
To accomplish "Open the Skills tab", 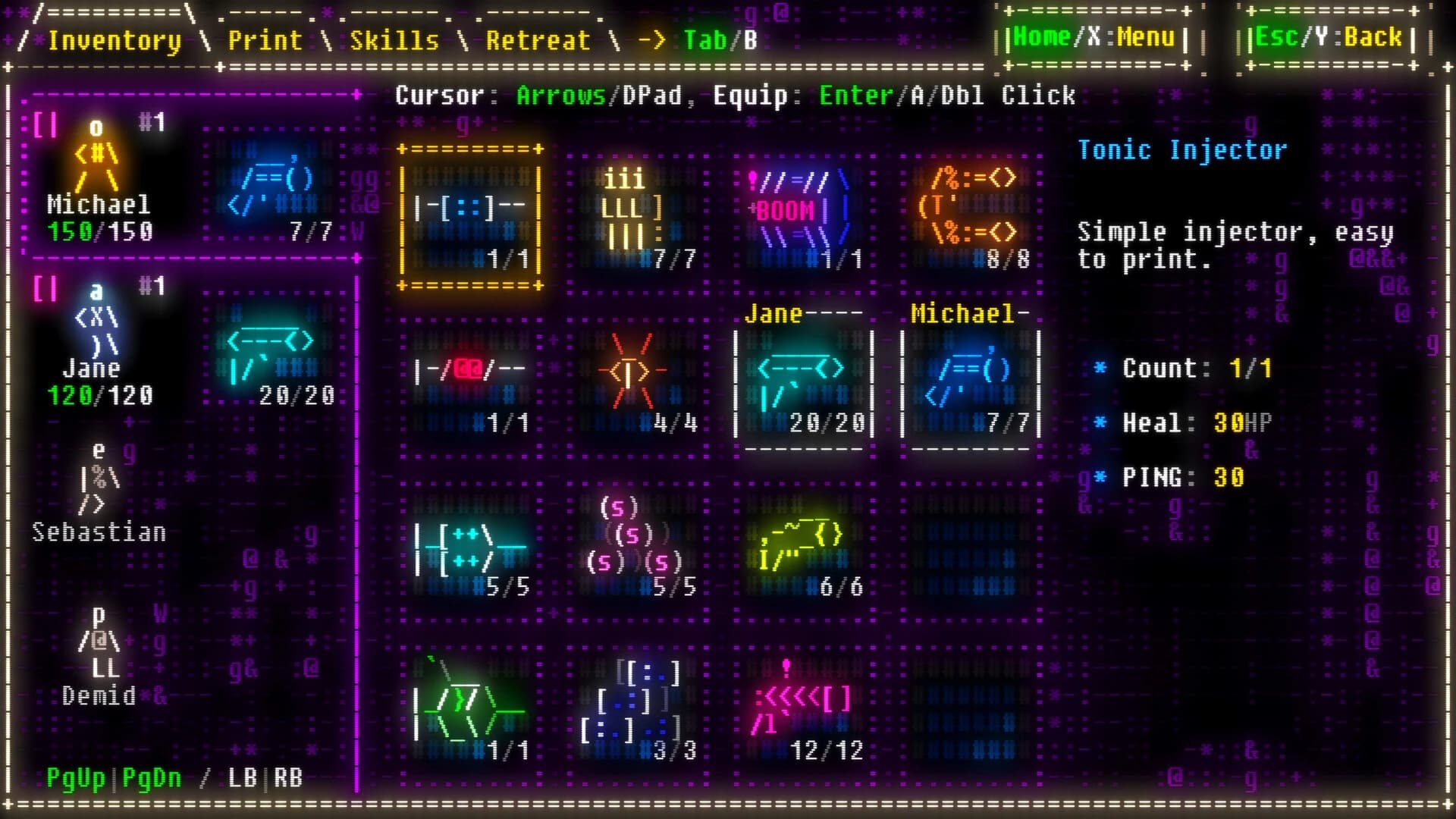I will click(394, 41).
